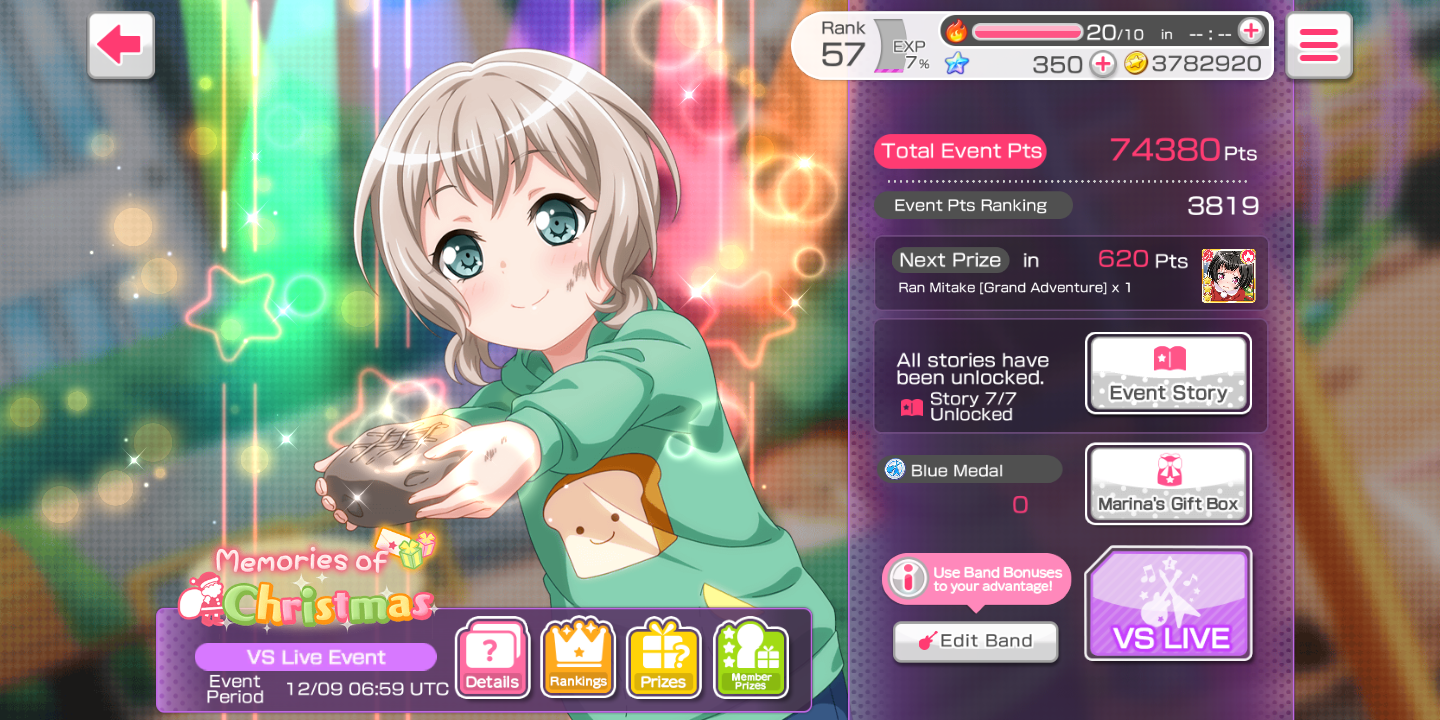Open the hamburger menu
Screen dimensions: 1440x720
(1318, 45)
